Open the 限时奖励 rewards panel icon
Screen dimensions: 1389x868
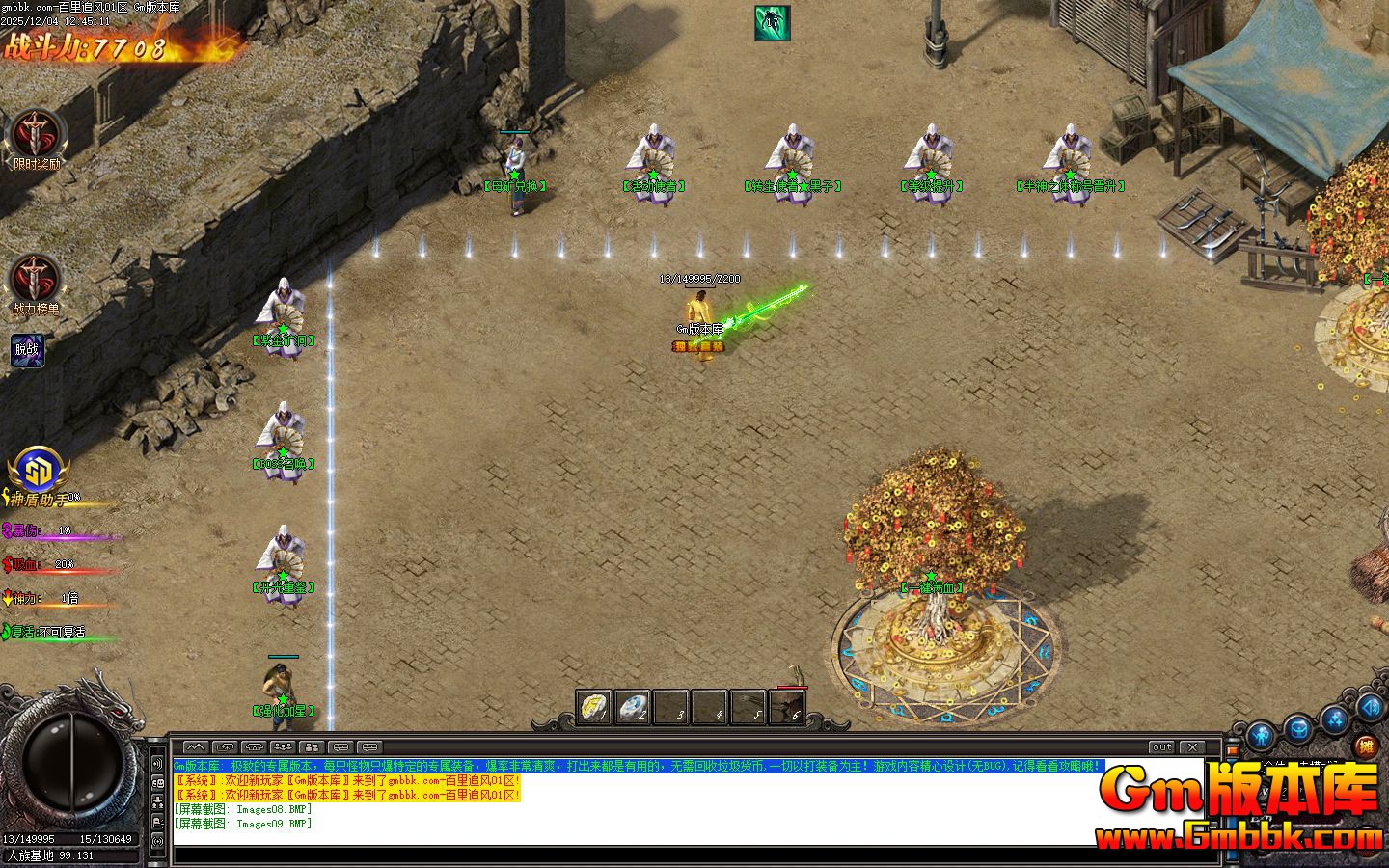tap(37, 135)
